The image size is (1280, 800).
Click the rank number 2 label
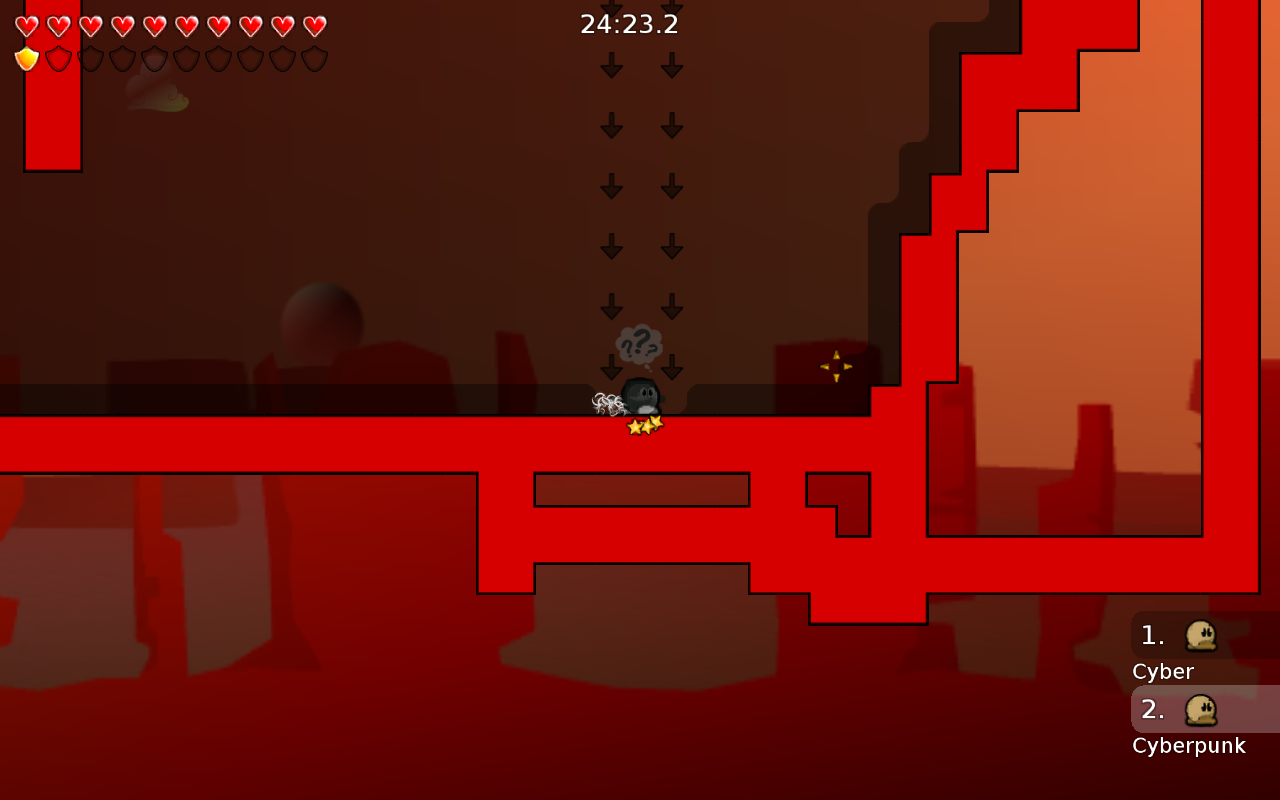click(x=1151, y=709)
